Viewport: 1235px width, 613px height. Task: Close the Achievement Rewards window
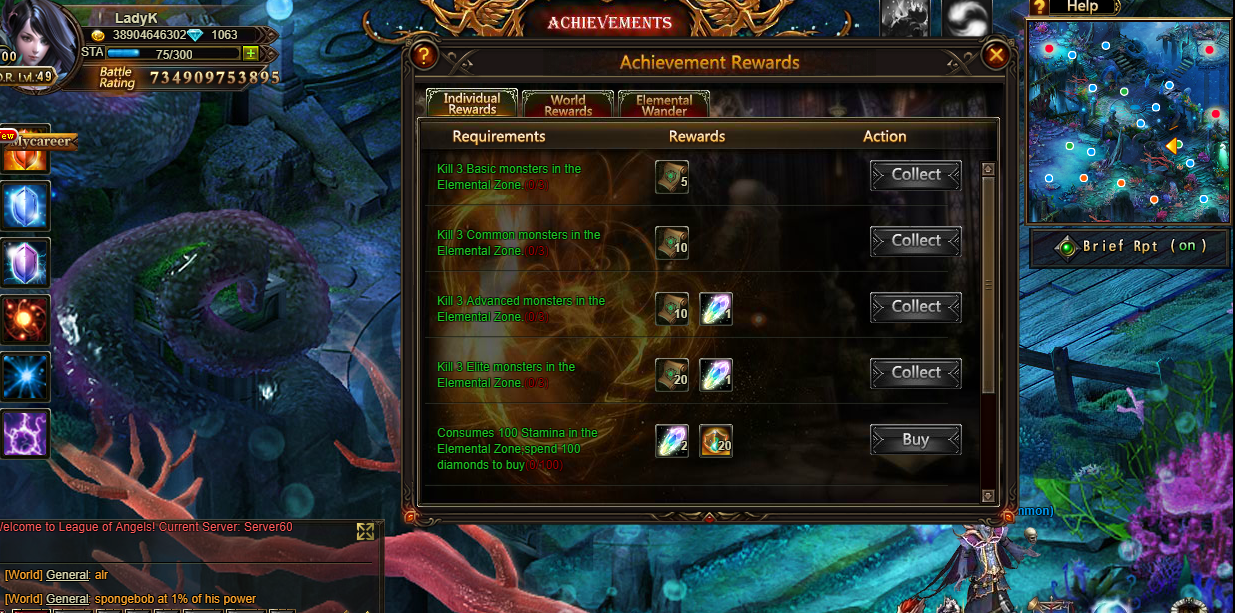click(995, 56)
